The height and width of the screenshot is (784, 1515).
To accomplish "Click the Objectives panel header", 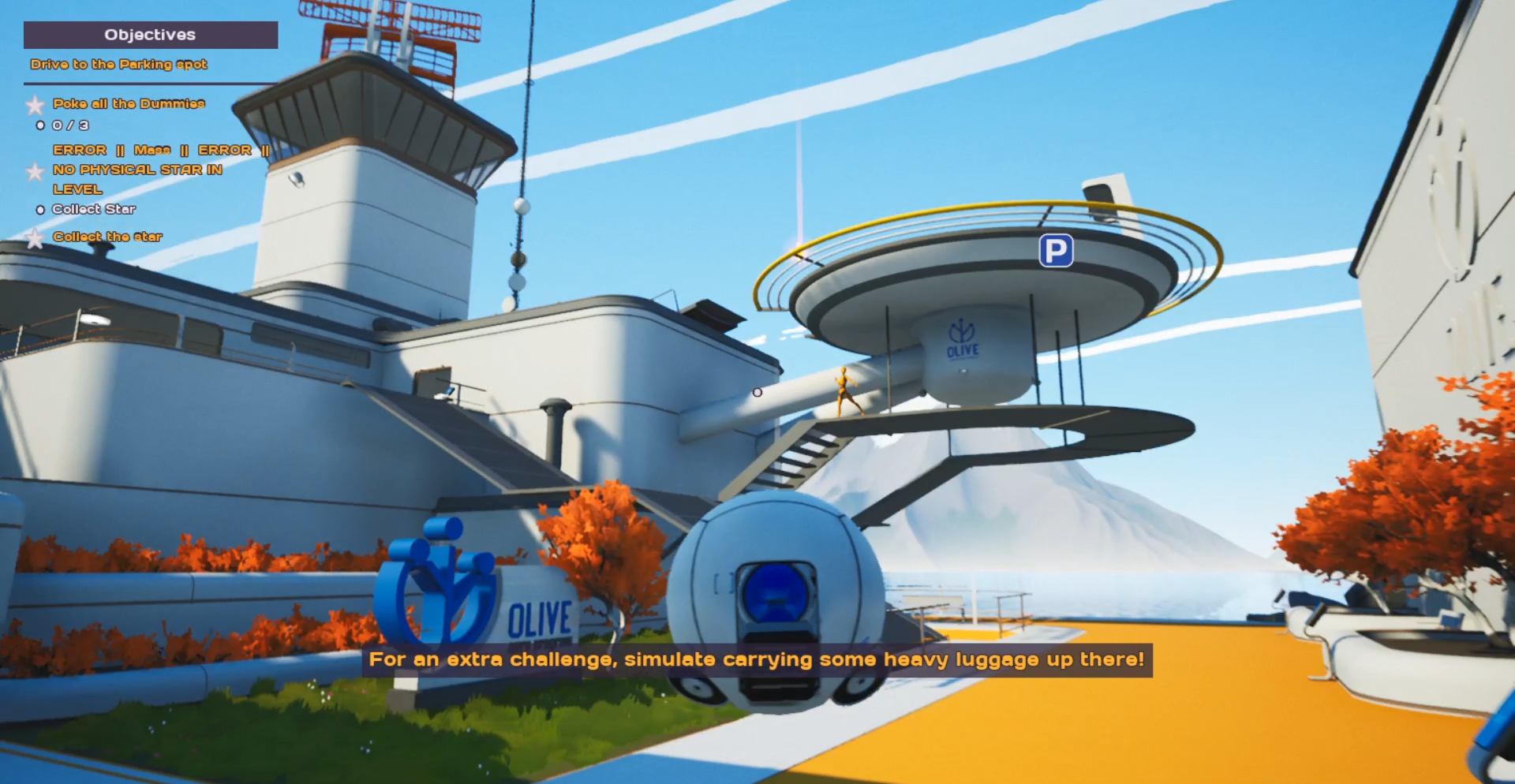I will (x=150, y=35).
